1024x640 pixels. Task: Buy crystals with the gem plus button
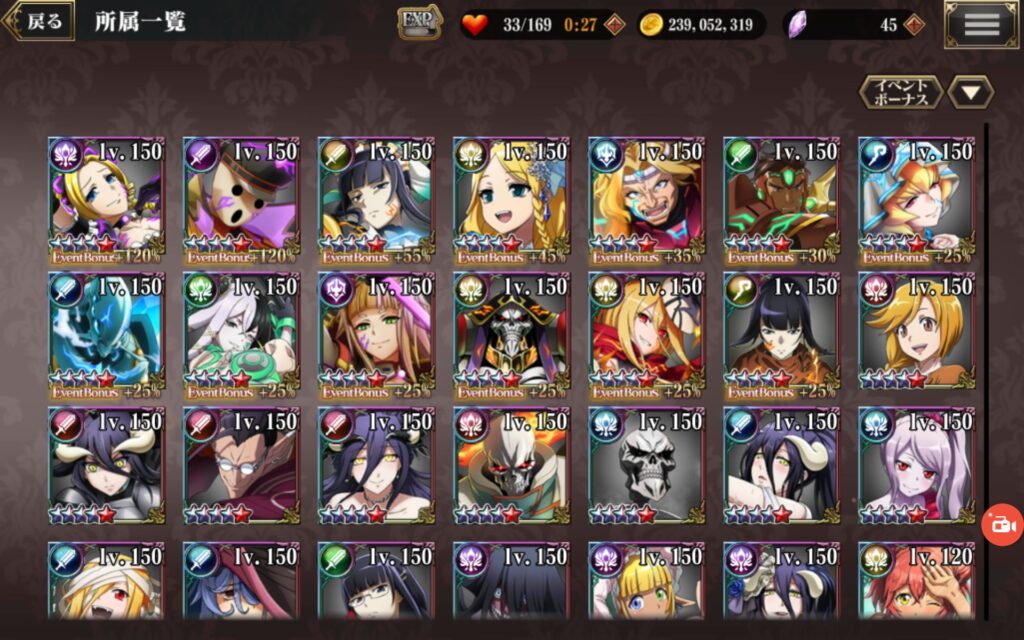tap(913, 24)
